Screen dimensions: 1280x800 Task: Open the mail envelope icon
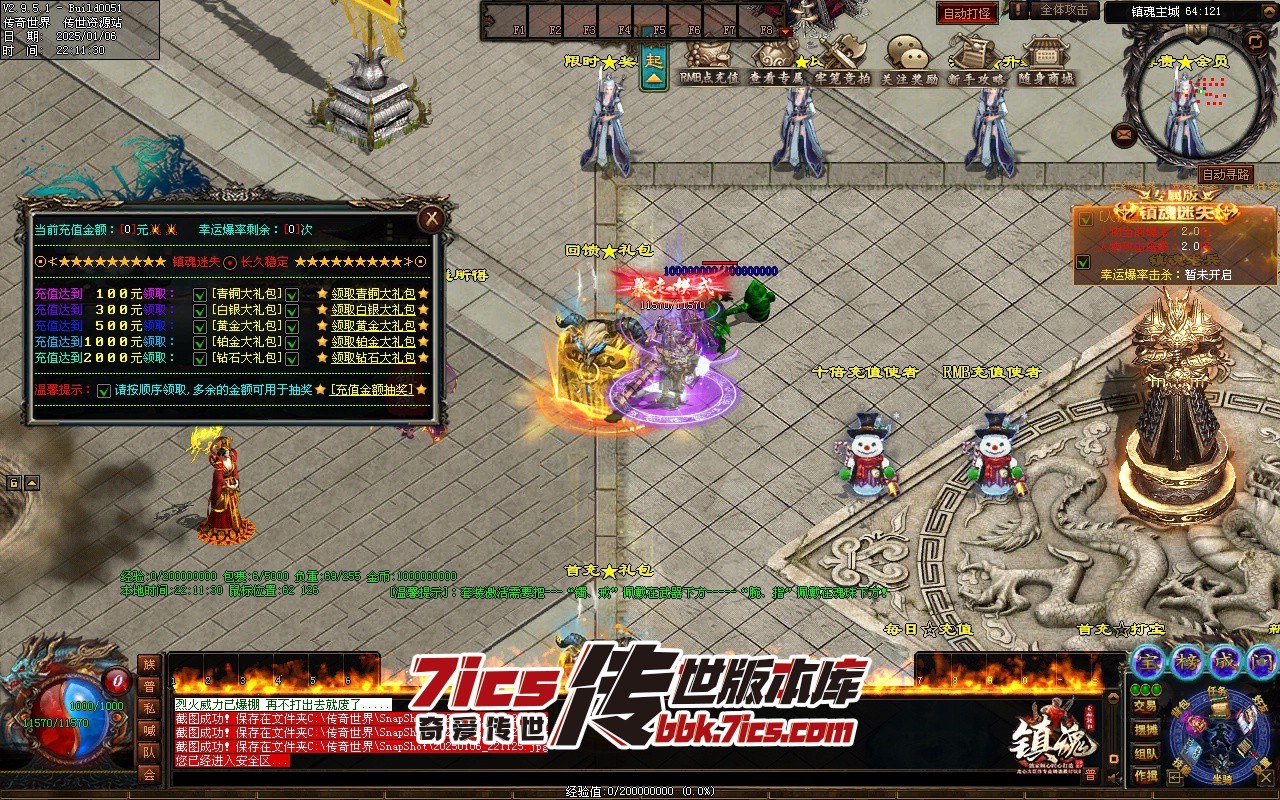click(x=1124, y=133)
